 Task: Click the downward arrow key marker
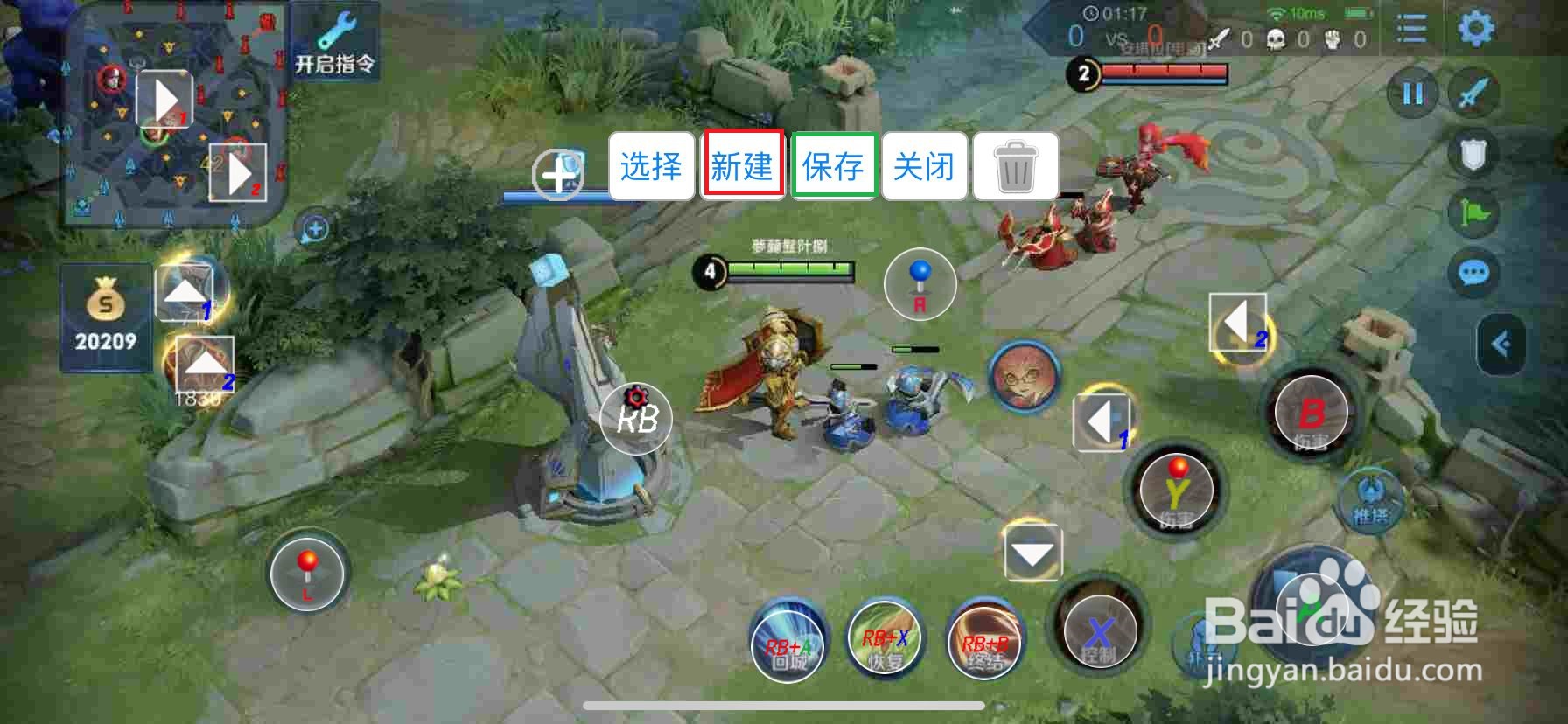click(x=1031, y=553)
